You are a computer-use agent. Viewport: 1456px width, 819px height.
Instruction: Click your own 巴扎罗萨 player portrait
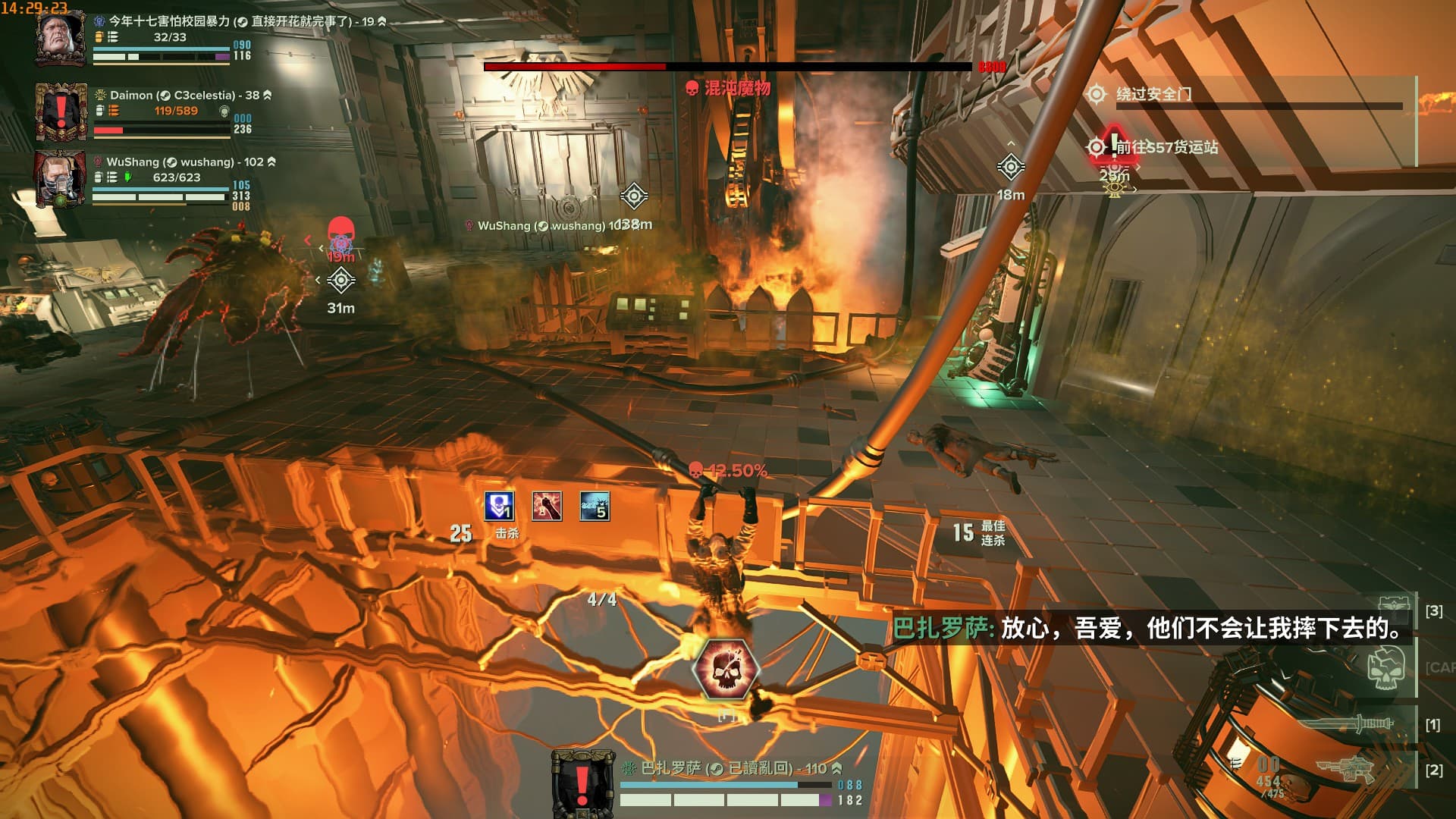point(582,782)
